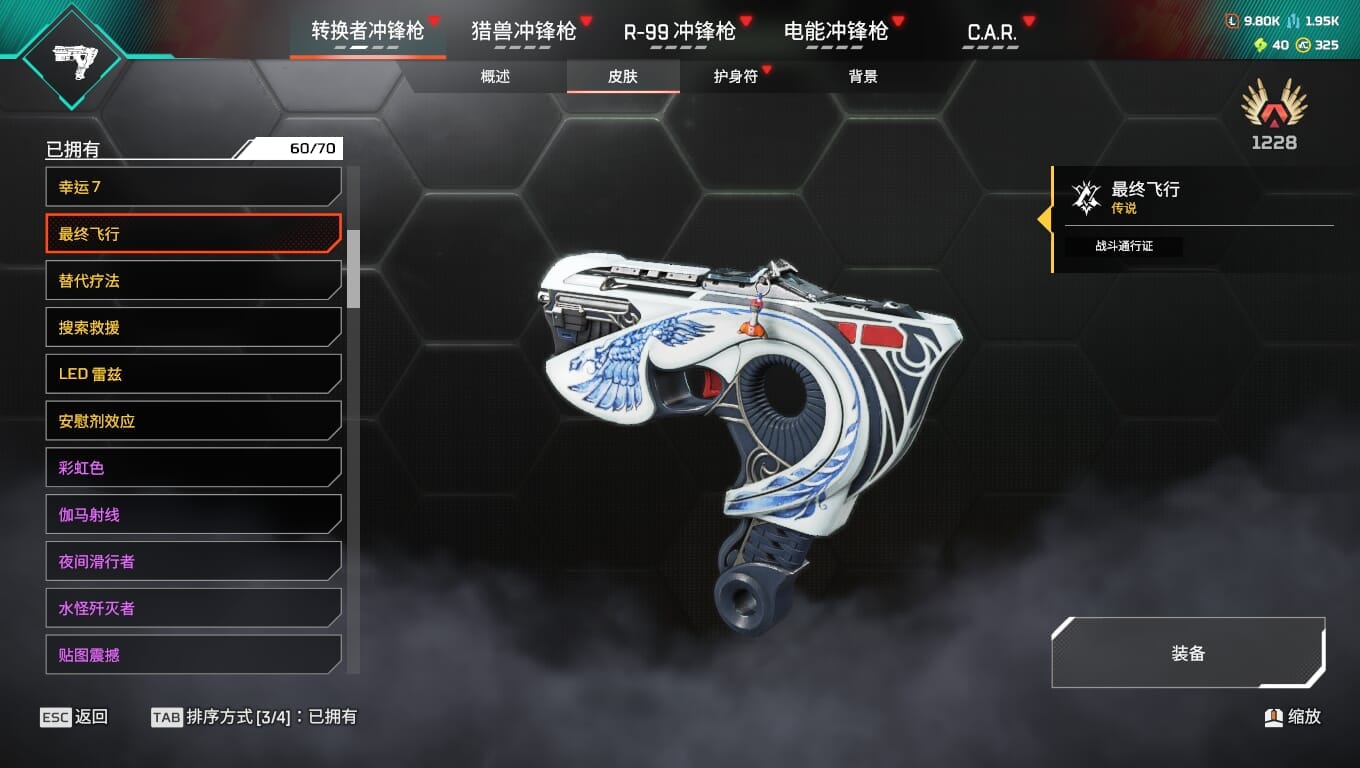Viewport: 1360px width, 768px height.
Task: Show the 背景 background sub-tab
Action: click(863, 76)
